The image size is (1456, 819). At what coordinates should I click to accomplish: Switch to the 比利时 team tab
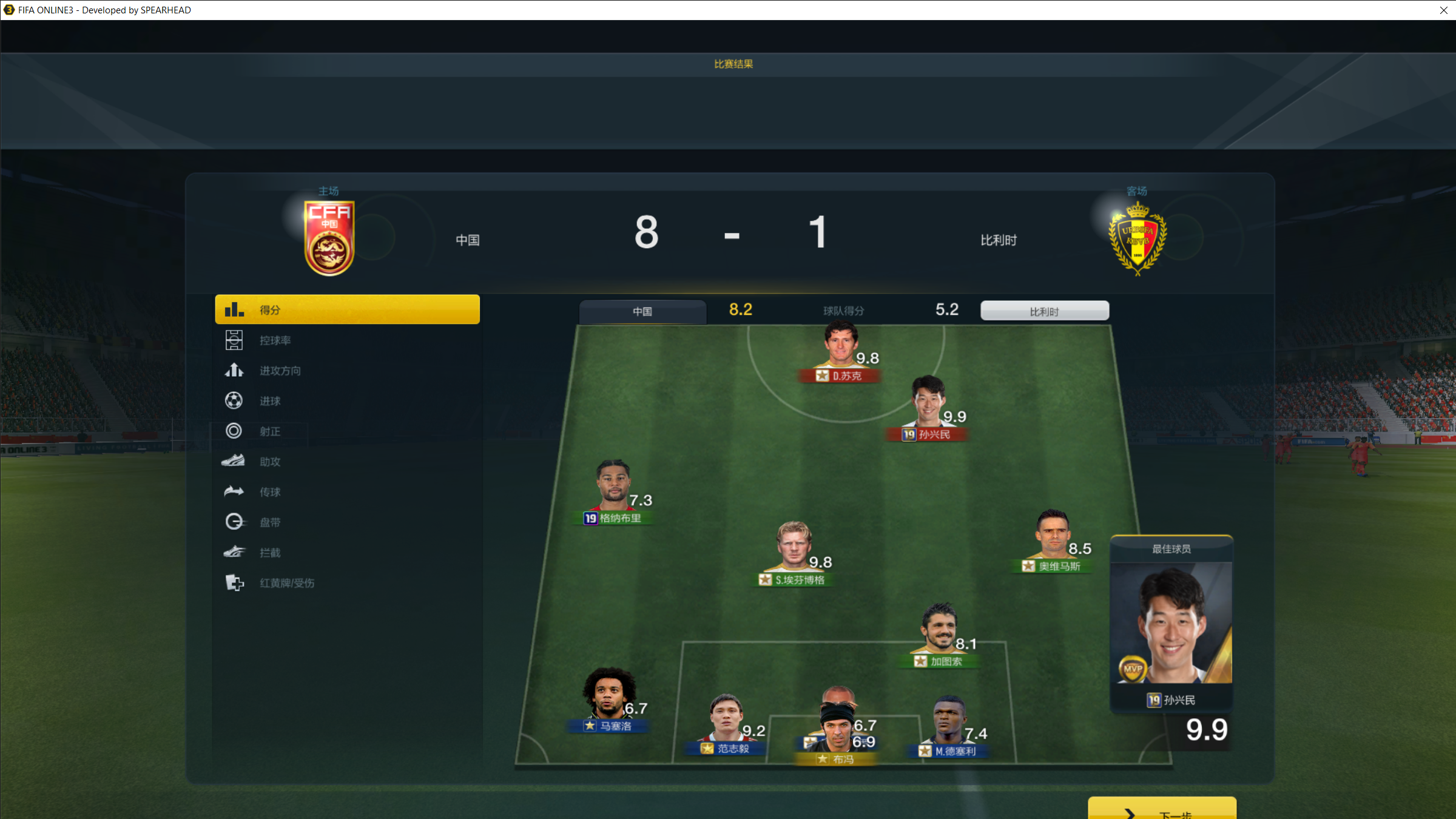tap(1044, 311)
